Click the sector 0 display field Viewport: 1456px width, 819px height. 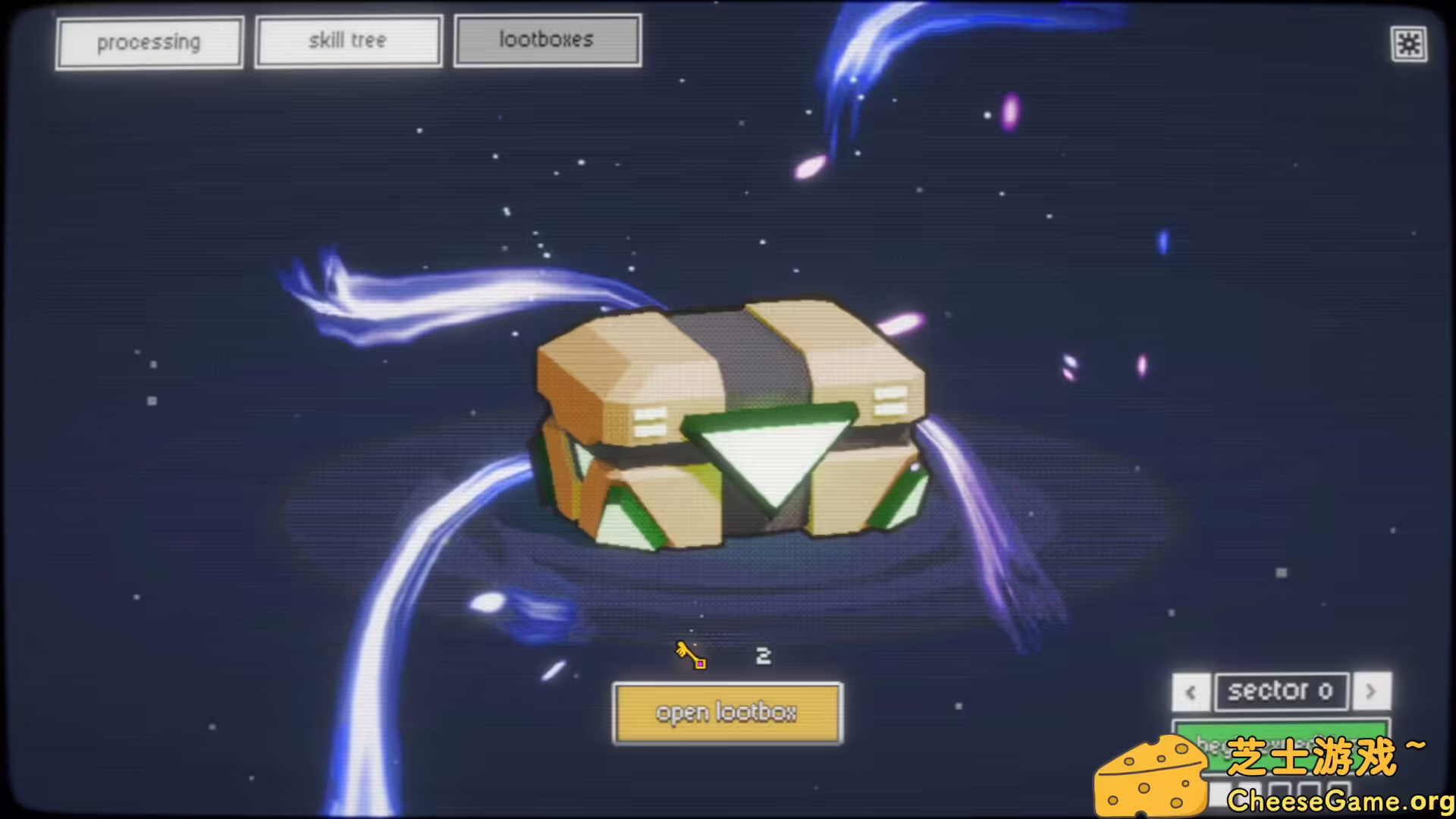(x=1281, y=691)
